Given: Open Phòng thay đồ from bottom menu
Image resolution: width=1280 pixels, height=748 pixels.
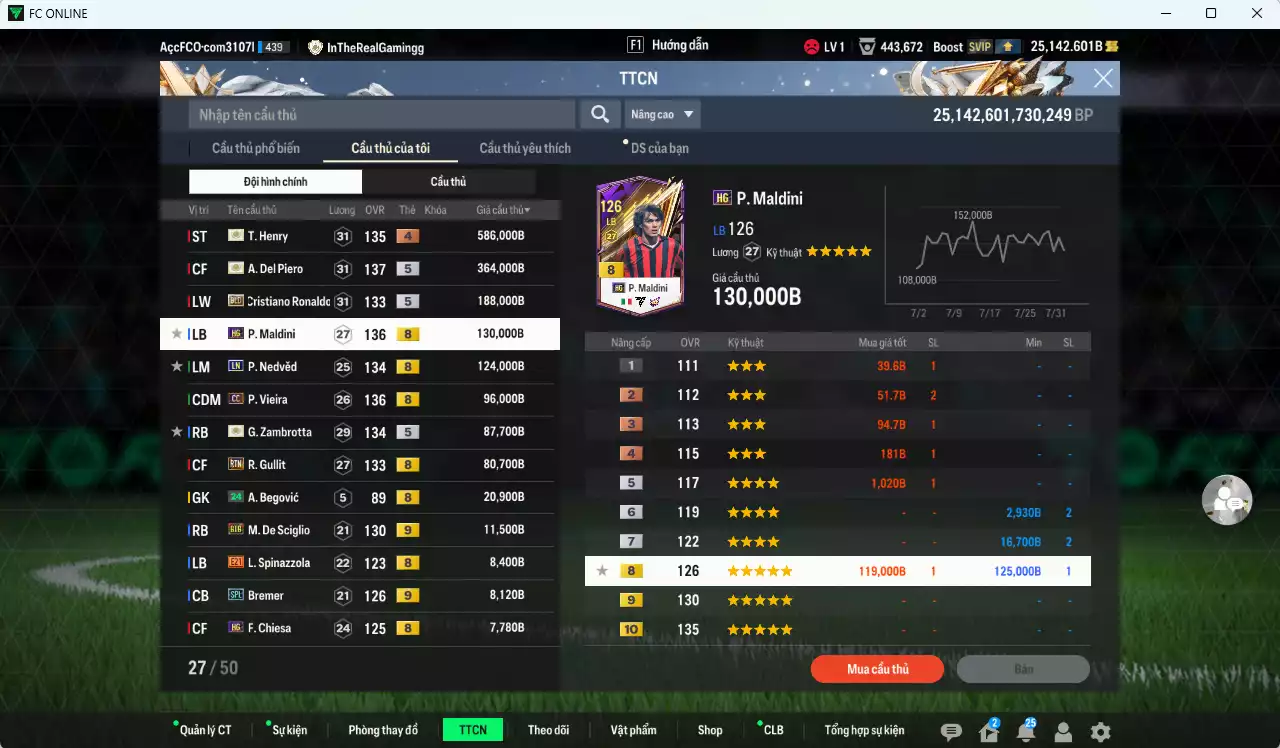Looking at the screenshot, I should [383, 730].
